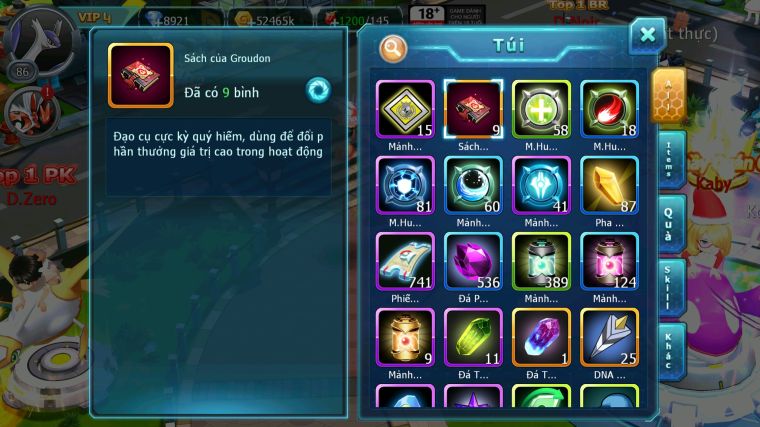The image size is (760, 427).
Task: Switch to the Items tab
Action: [x=671, y=160]
